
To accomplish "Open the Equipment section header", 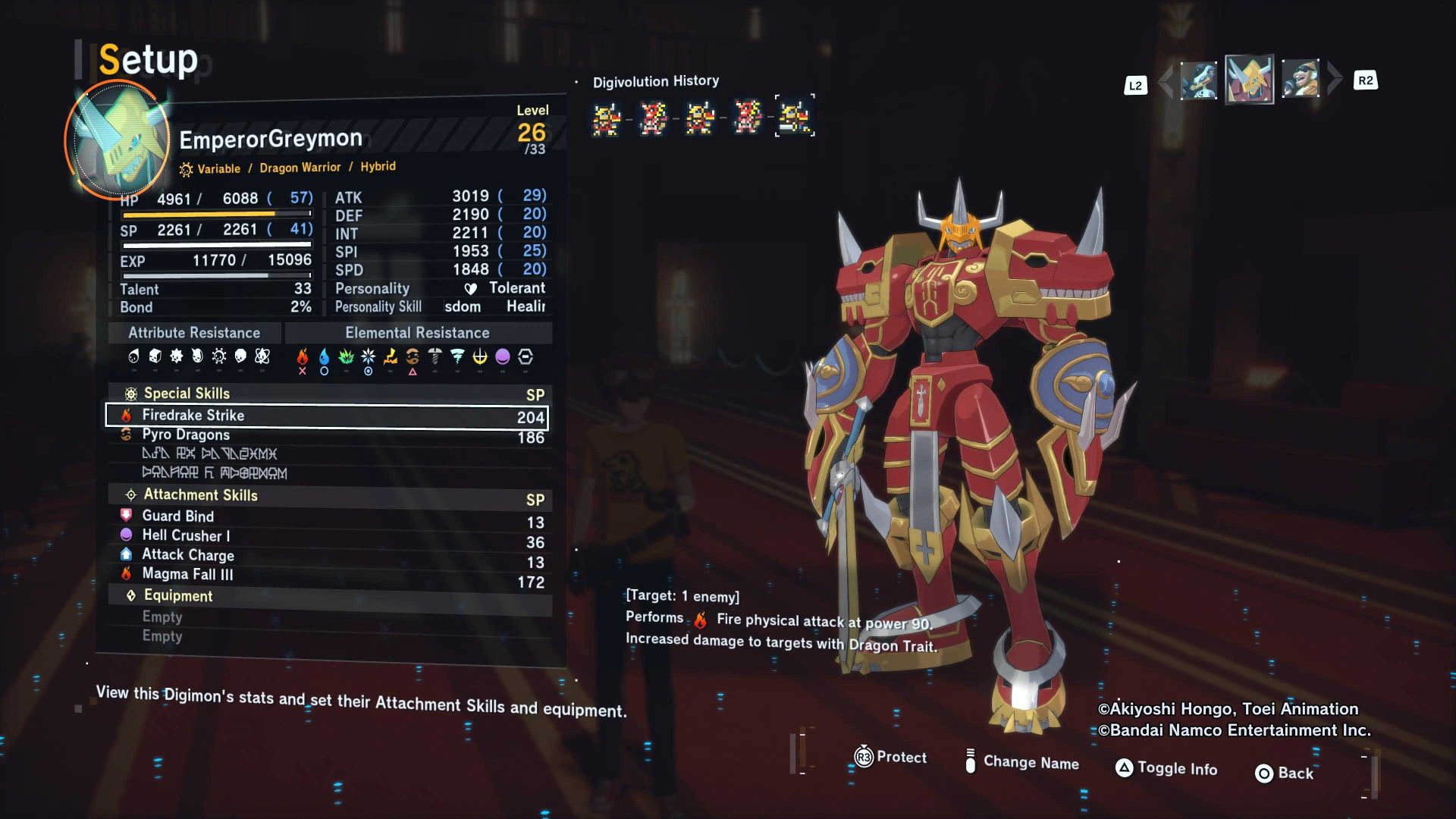I will (x=178, y=596).
